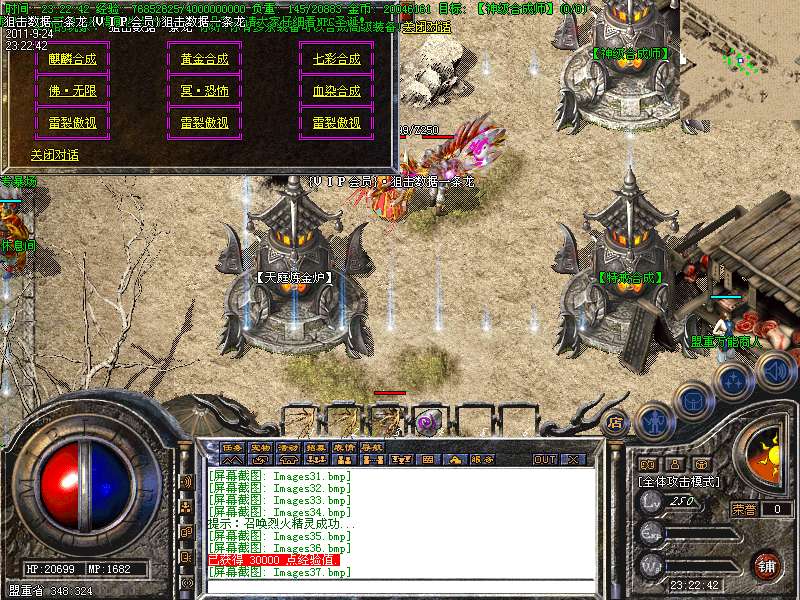Screen dimensions: 800x600
Task: Open the red 铺 stall button
Action: [768, 565]
